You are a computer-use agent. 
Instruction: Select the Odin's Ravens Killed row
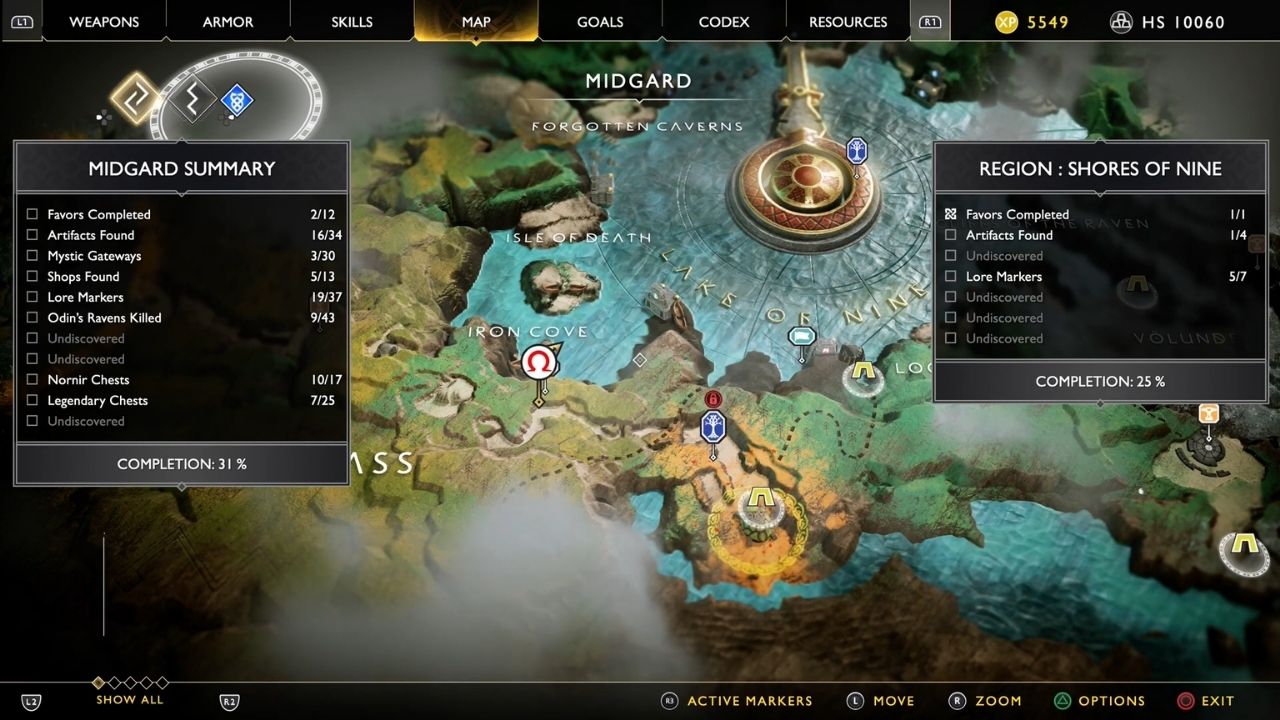tap(104, 318)
